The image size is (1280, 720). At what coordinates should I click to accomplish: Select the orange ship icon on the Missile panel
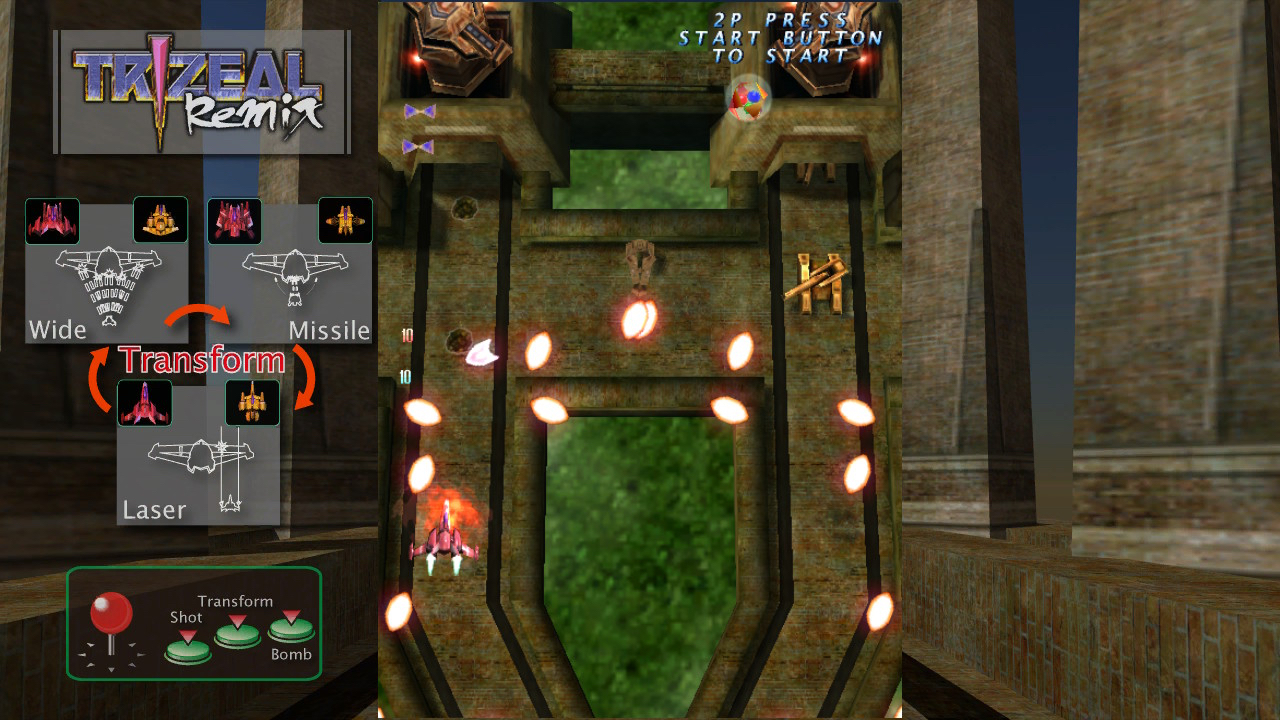(345, 220)
